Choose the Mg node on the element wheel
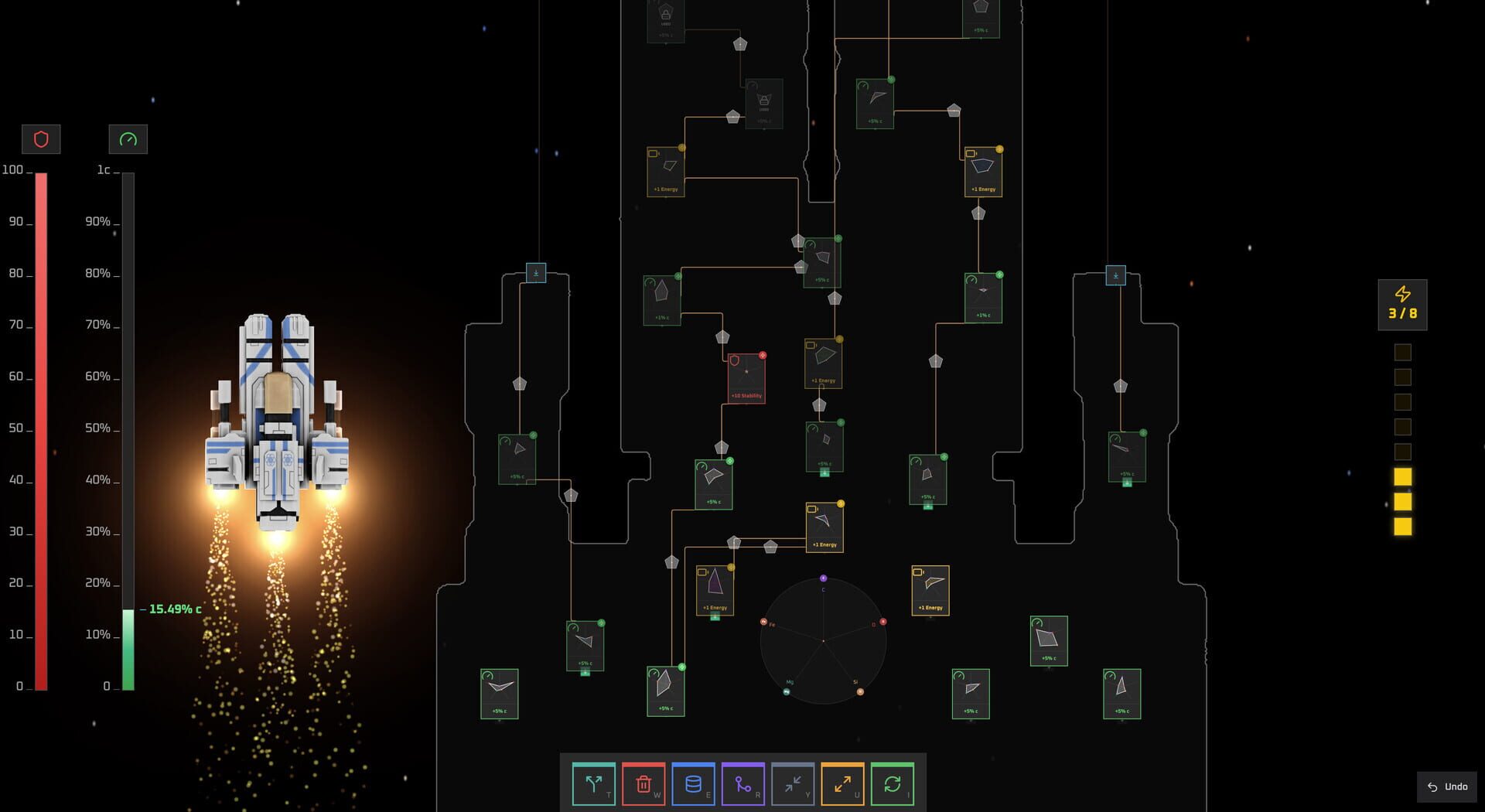The image size is (1485, 812). pos(787,691)
